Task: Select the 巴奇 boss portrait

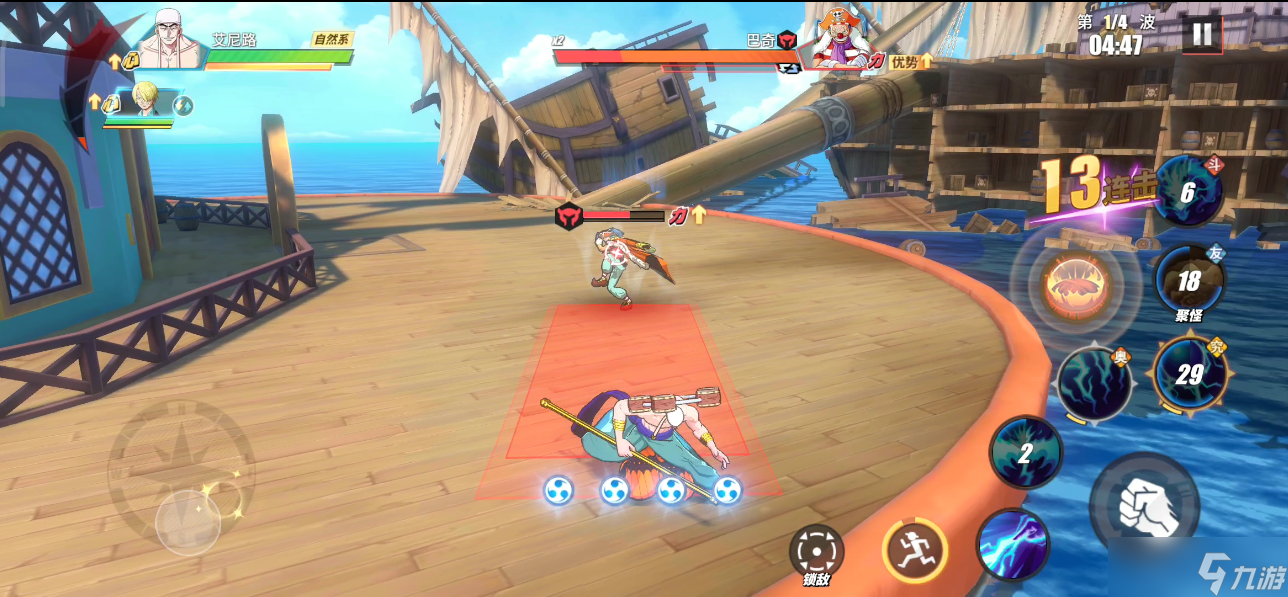Action: tap(837, 40)
